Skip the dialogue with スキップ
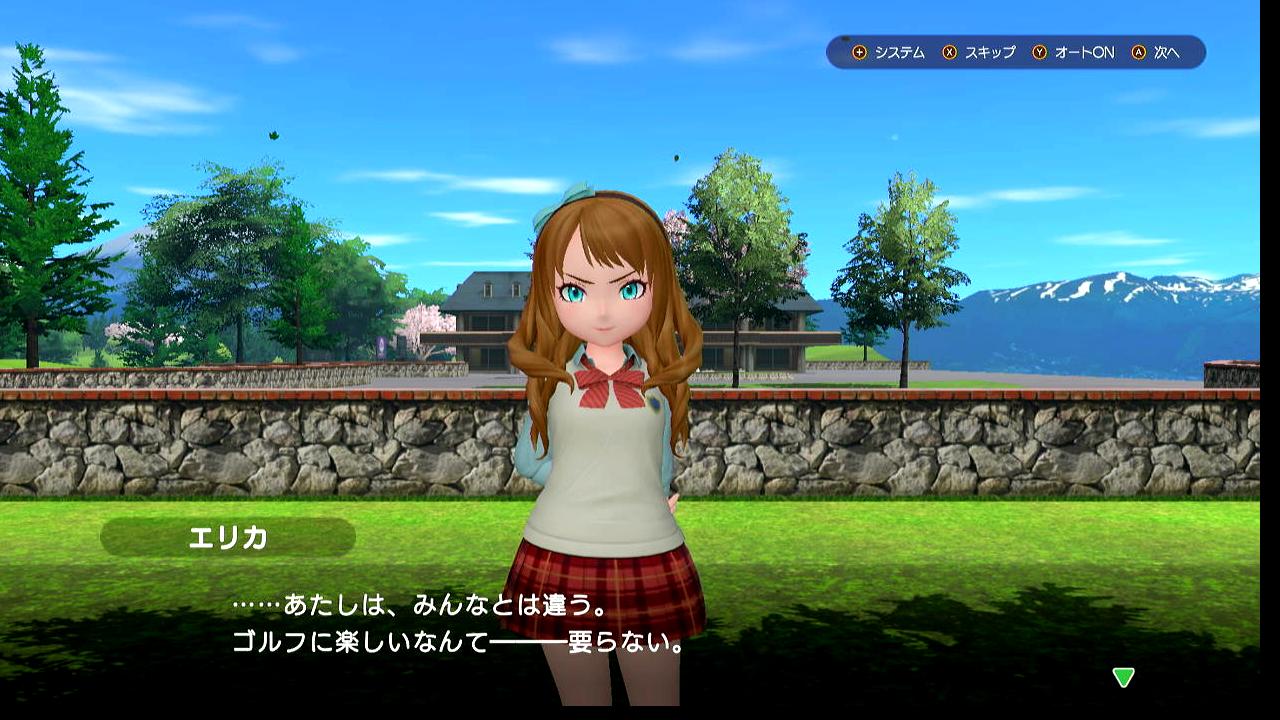Viewport: 1280px width, 720px height. click(979, 53)
